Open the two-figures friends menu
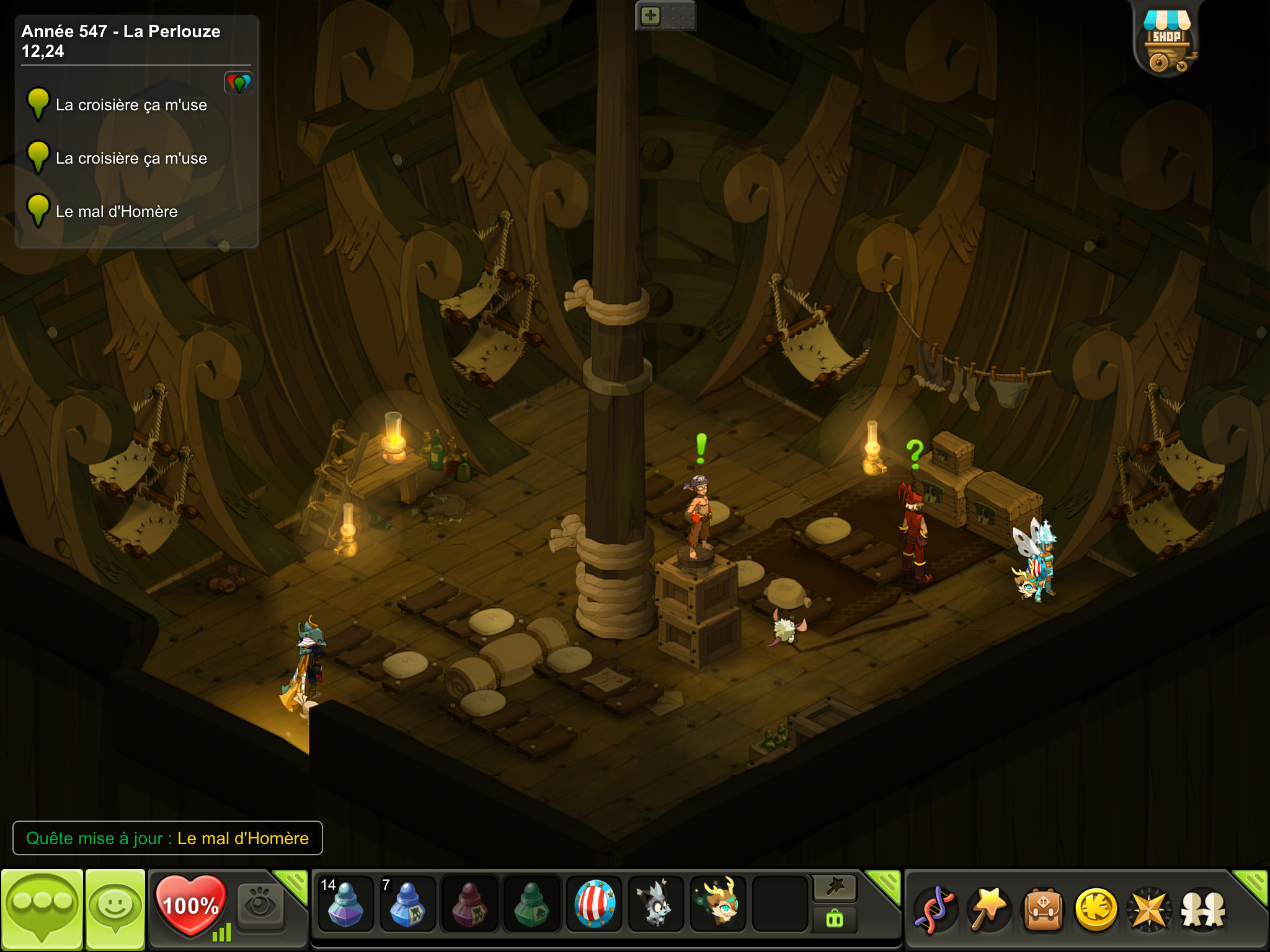 coord(1203,909)
